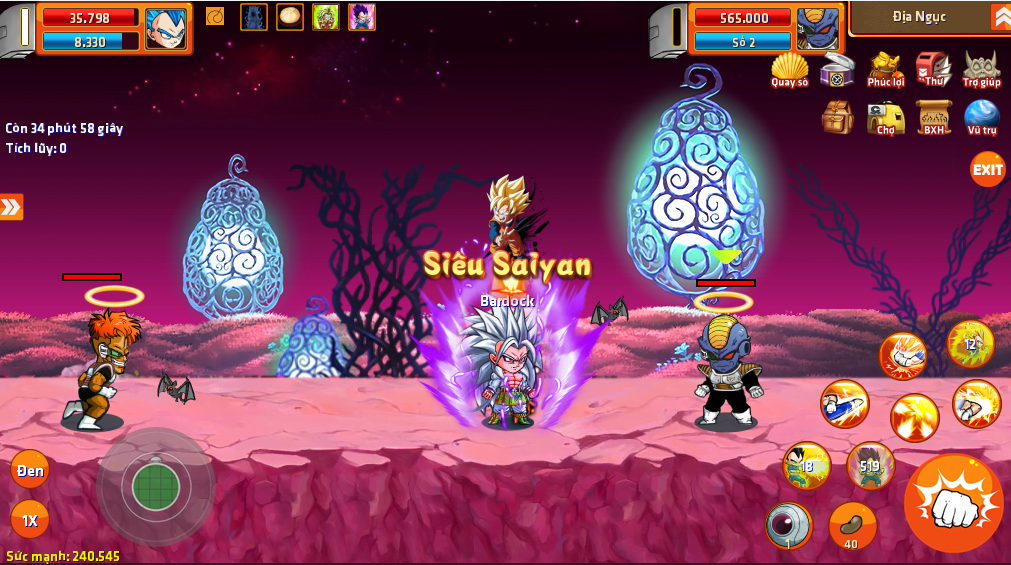This screenshot has width=1011, height=565.
Task: Toggle the 1X speed button
Action: (30, 520)
